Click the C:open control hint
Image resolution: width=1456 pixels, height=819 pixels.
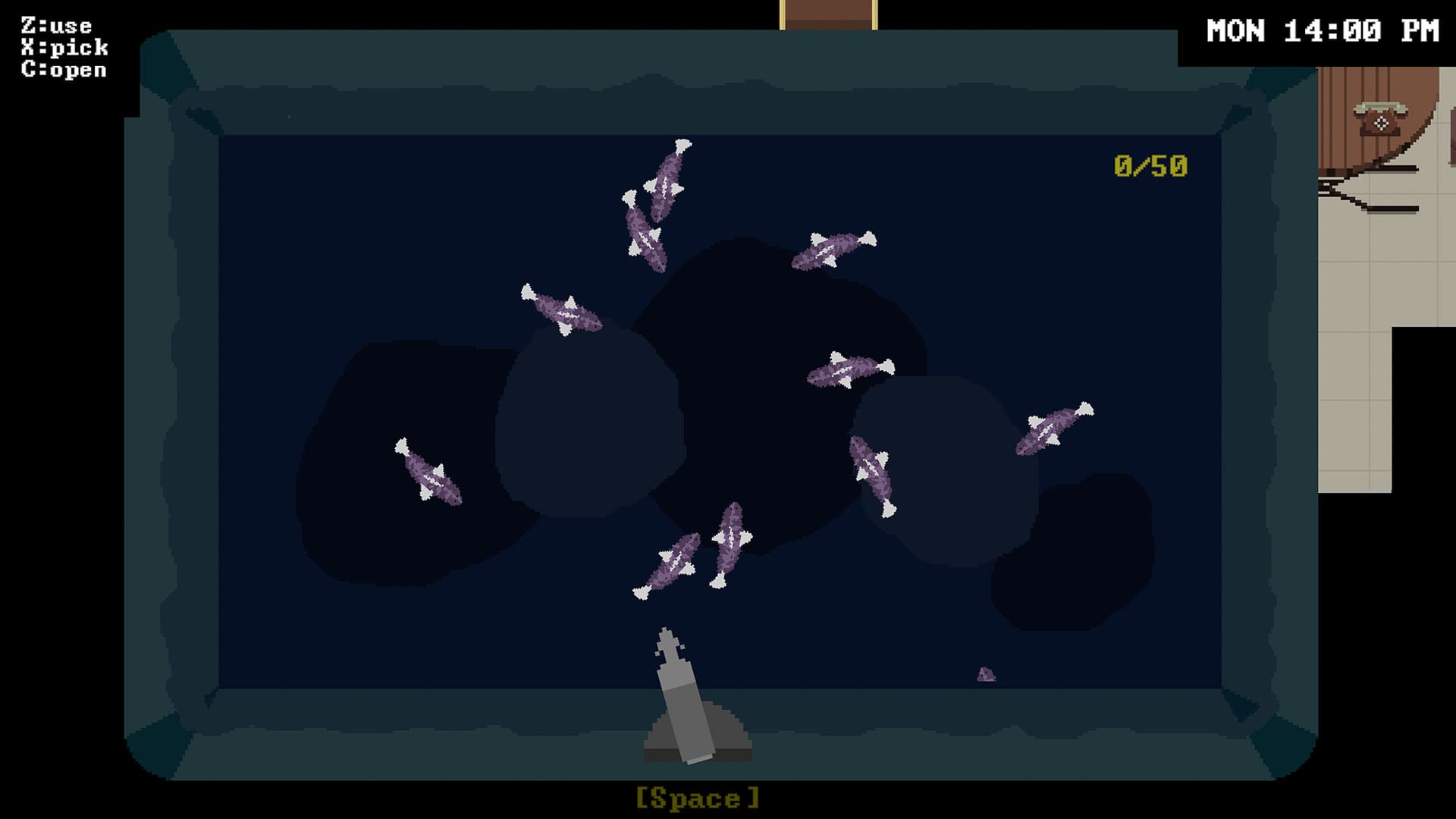pos(62,69)
